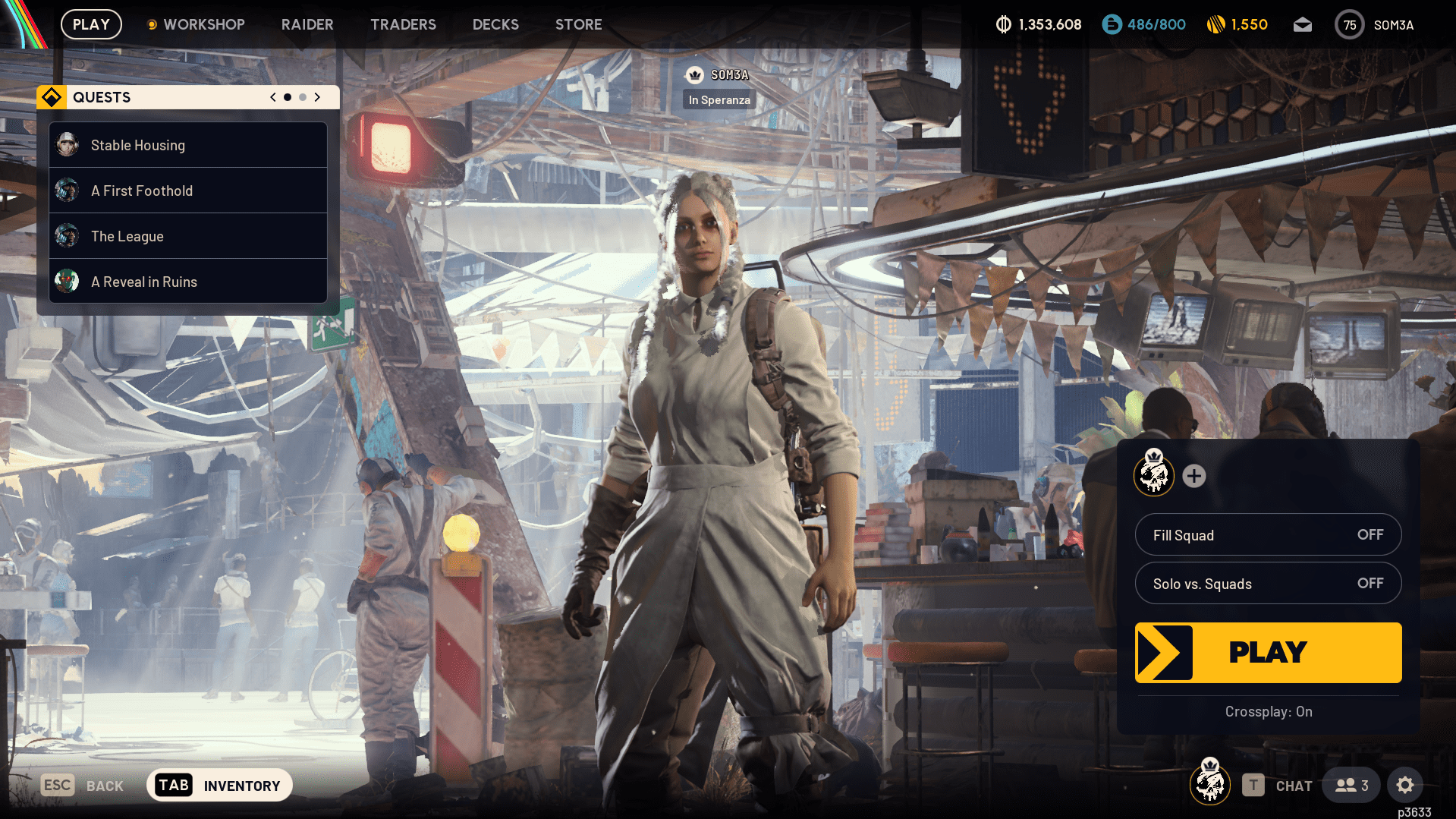This screenshot has width=1456, height=819.
Task: Click the friends icon showing 3 online
Action: tap(1351, 785)
